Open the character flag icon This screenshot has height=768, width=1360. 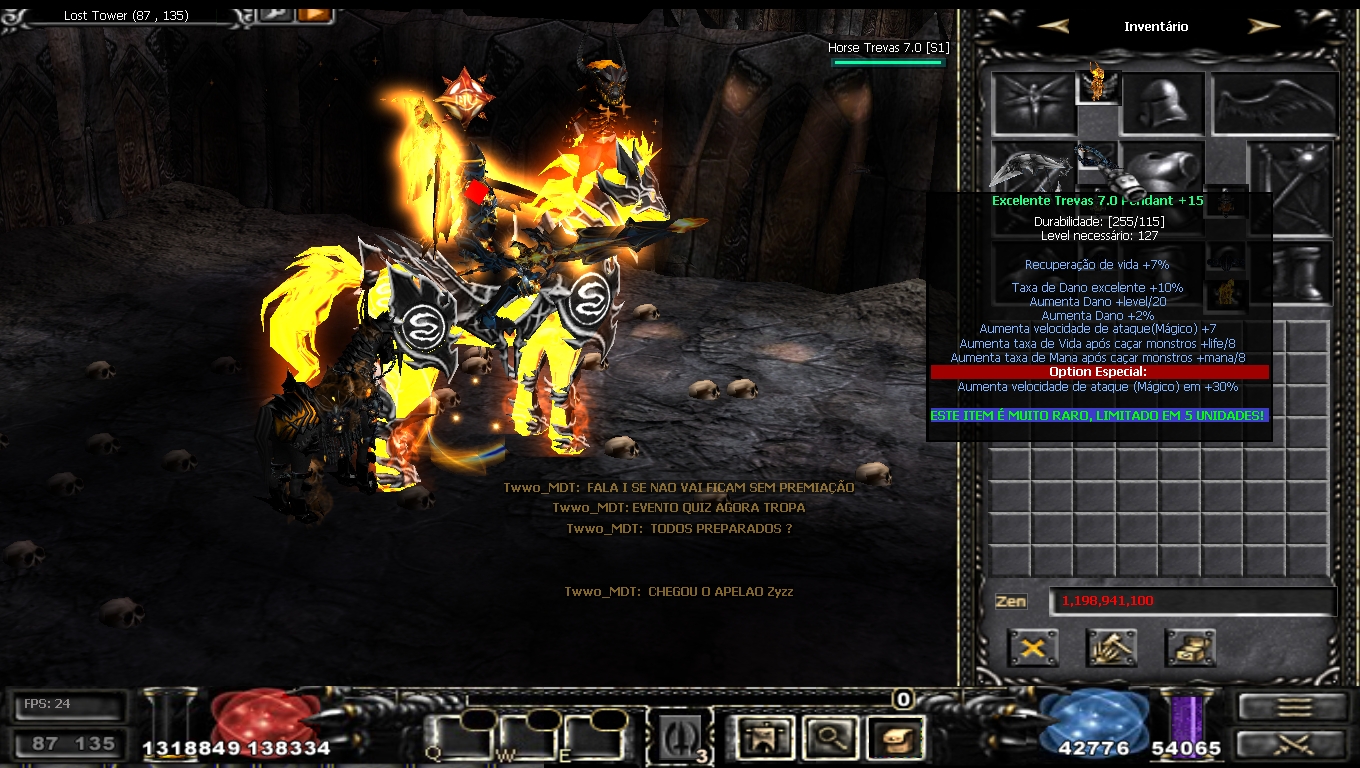point(765,739)
